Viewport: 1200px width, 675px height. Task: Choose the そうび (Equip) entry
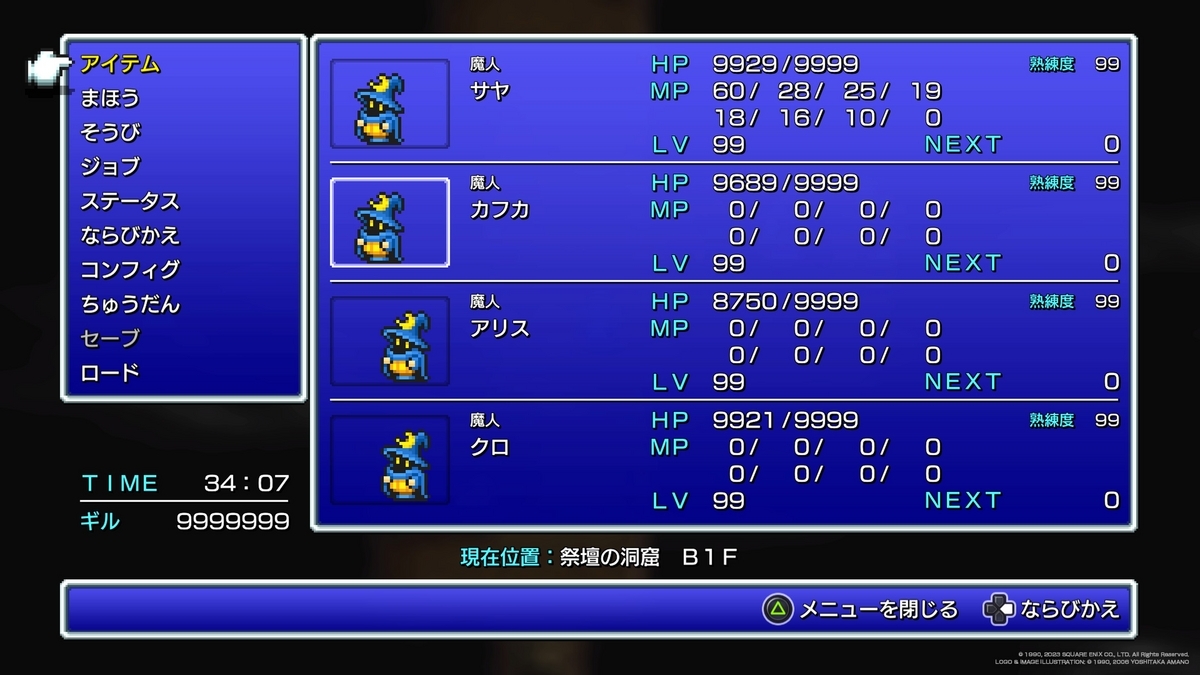[110, 132]
